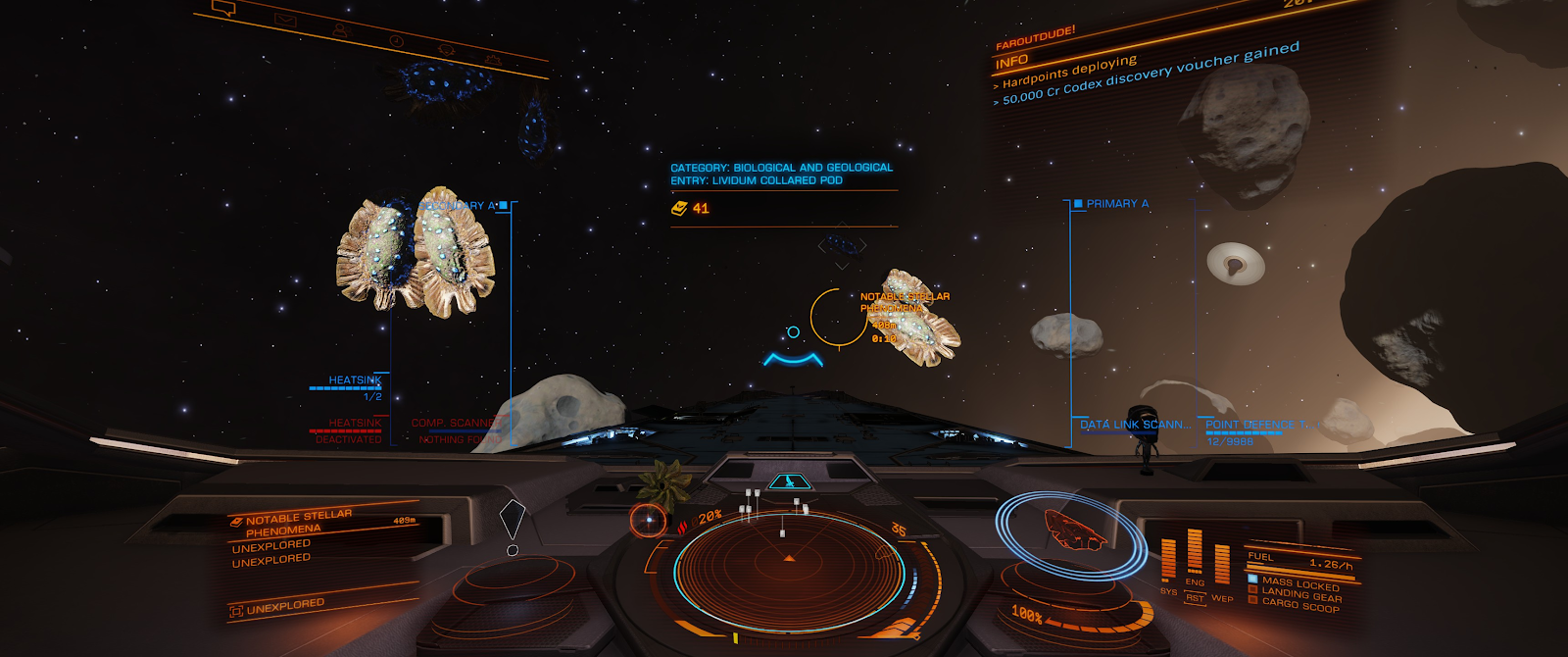
Task: Select the Point Defence fire group entry
Action: tap(1254, 425)
